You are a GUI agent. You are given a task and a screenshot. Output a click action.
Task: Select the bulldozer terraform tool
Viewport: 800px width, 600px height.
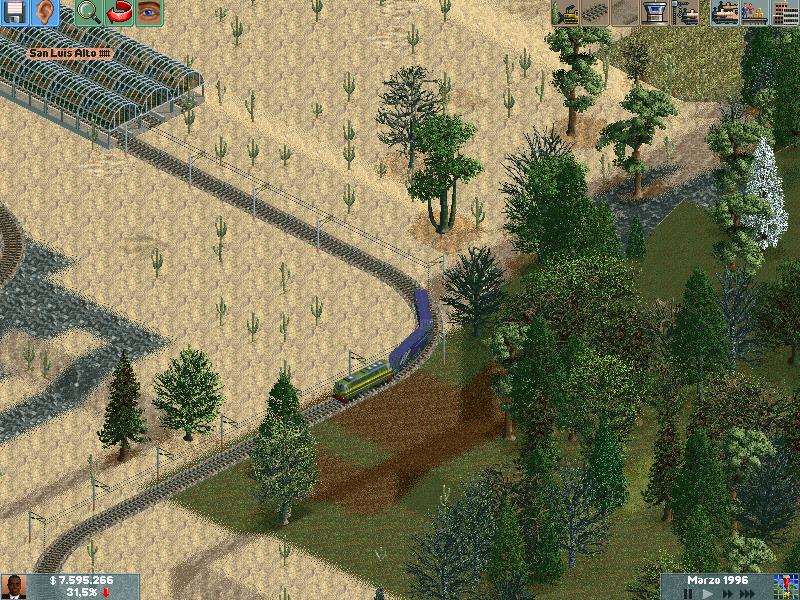(566, 12)
